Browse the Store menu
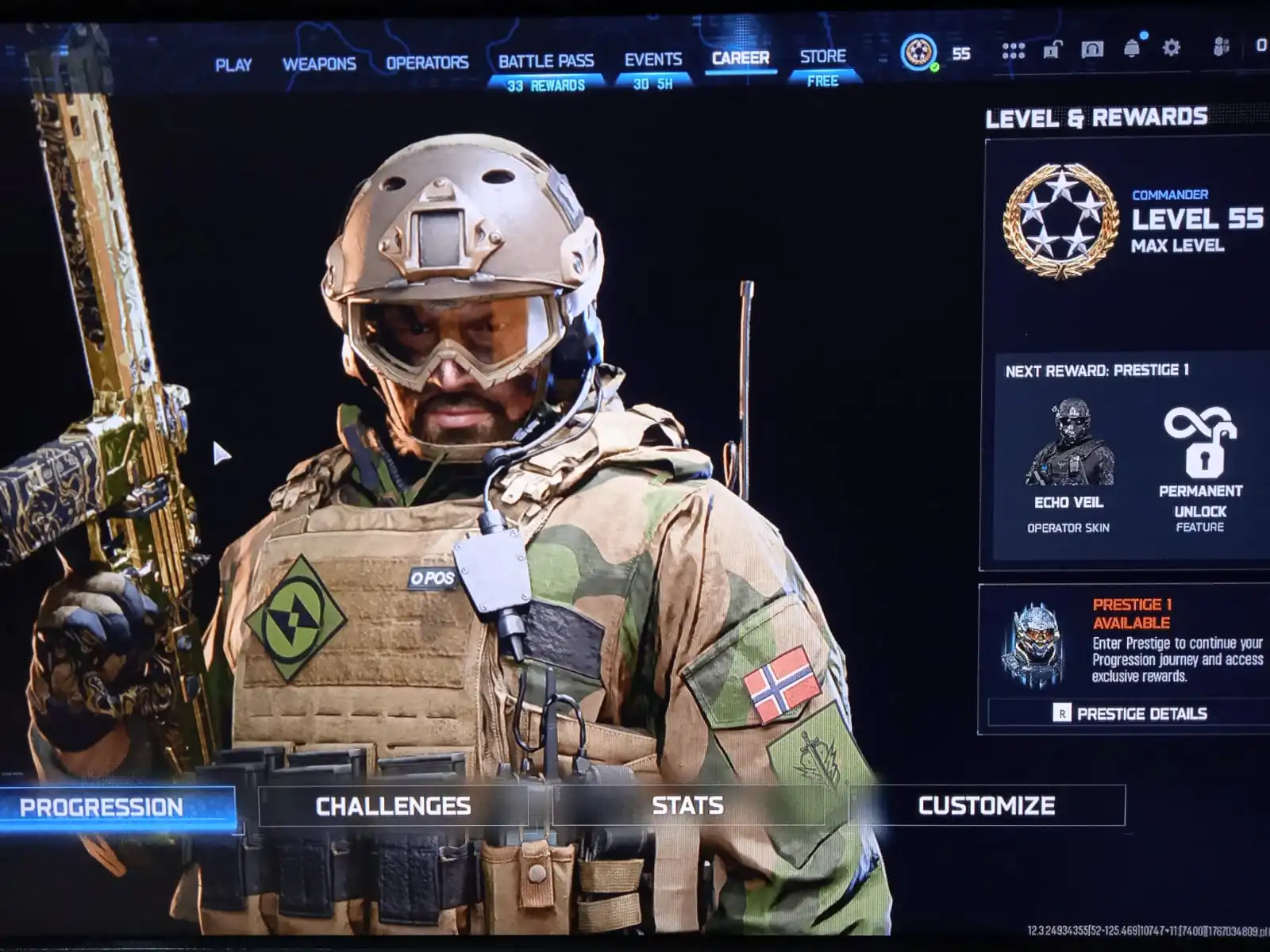 pyautogui.click(x=822, y=57)
